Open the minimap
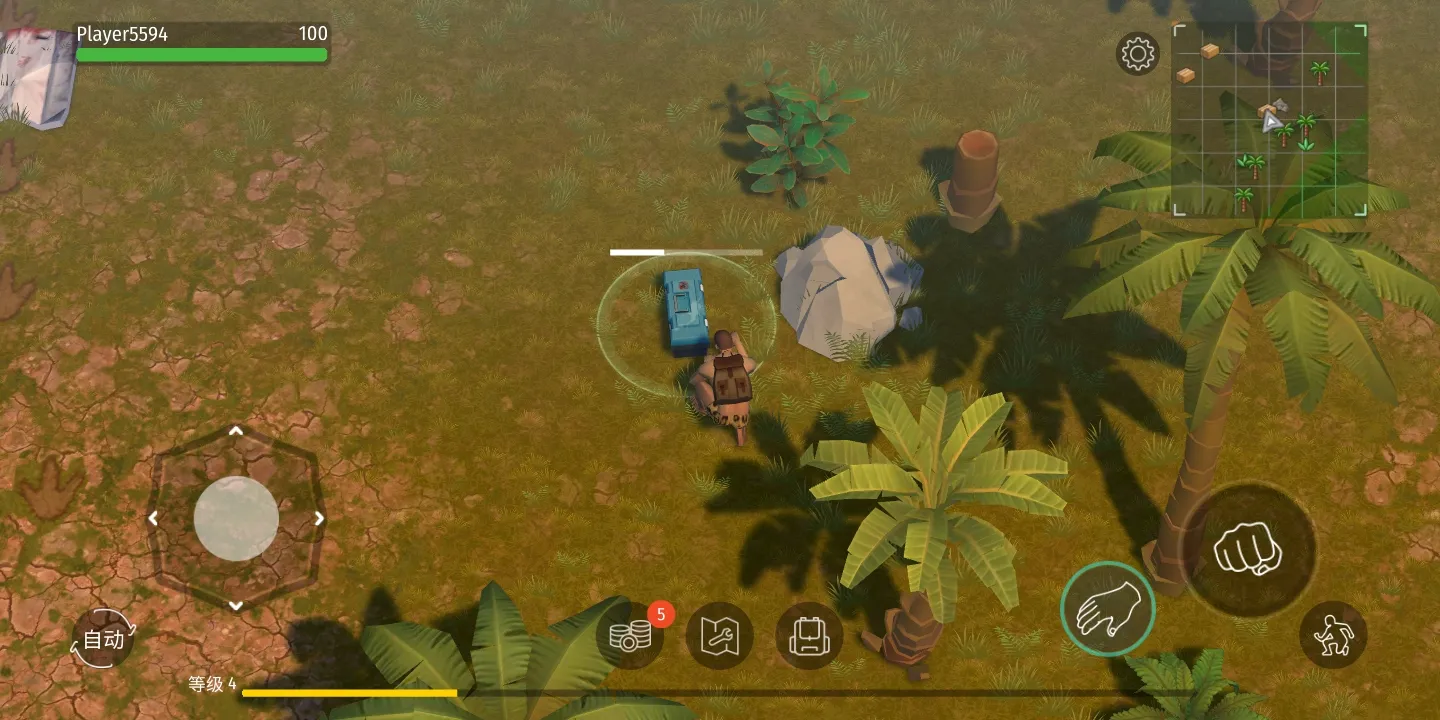Viewport: 1440px width, 720px height. click(1270, 120)
